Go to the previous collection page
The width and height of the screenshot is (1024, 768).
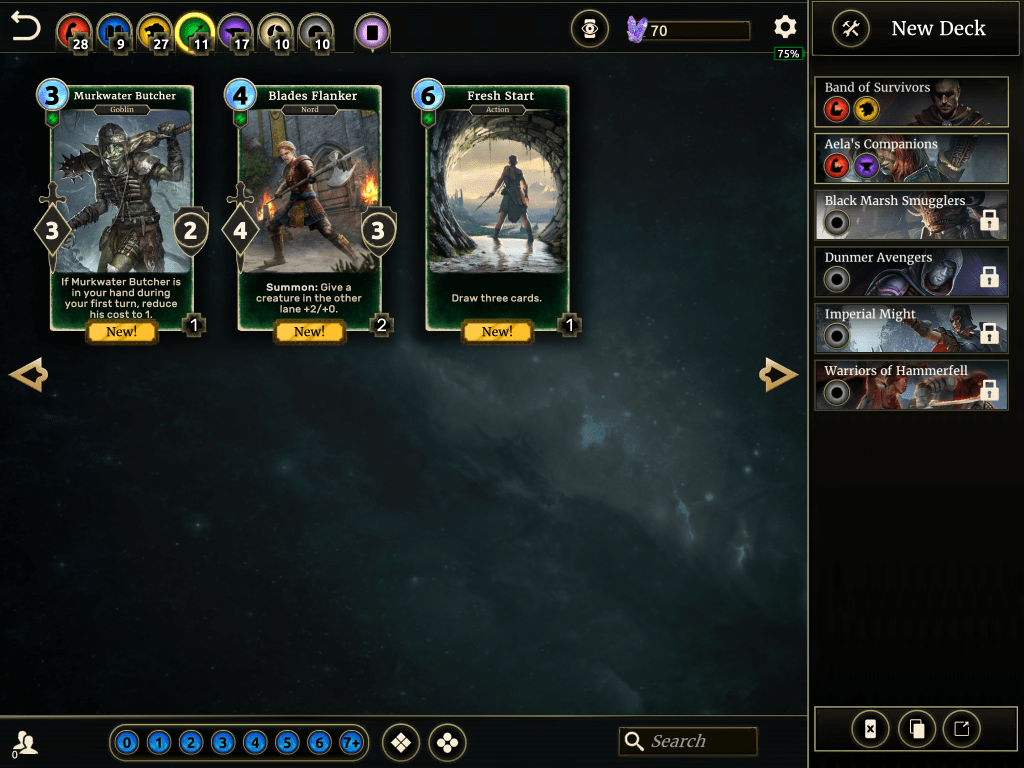[x=28, y=375]
